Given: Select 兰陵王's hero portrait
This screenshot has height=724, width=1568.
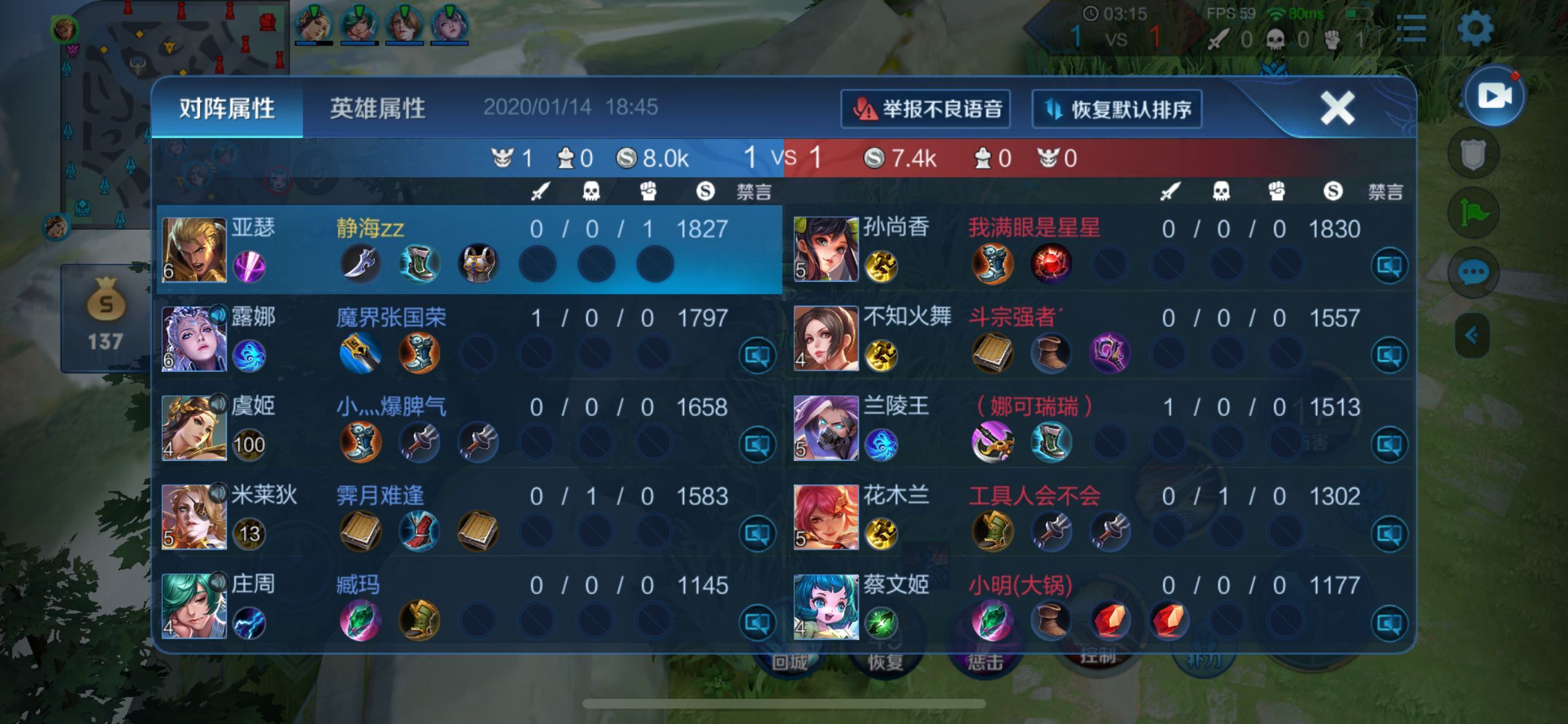Looking at the screenshot, I should click(x=826, y=428).
